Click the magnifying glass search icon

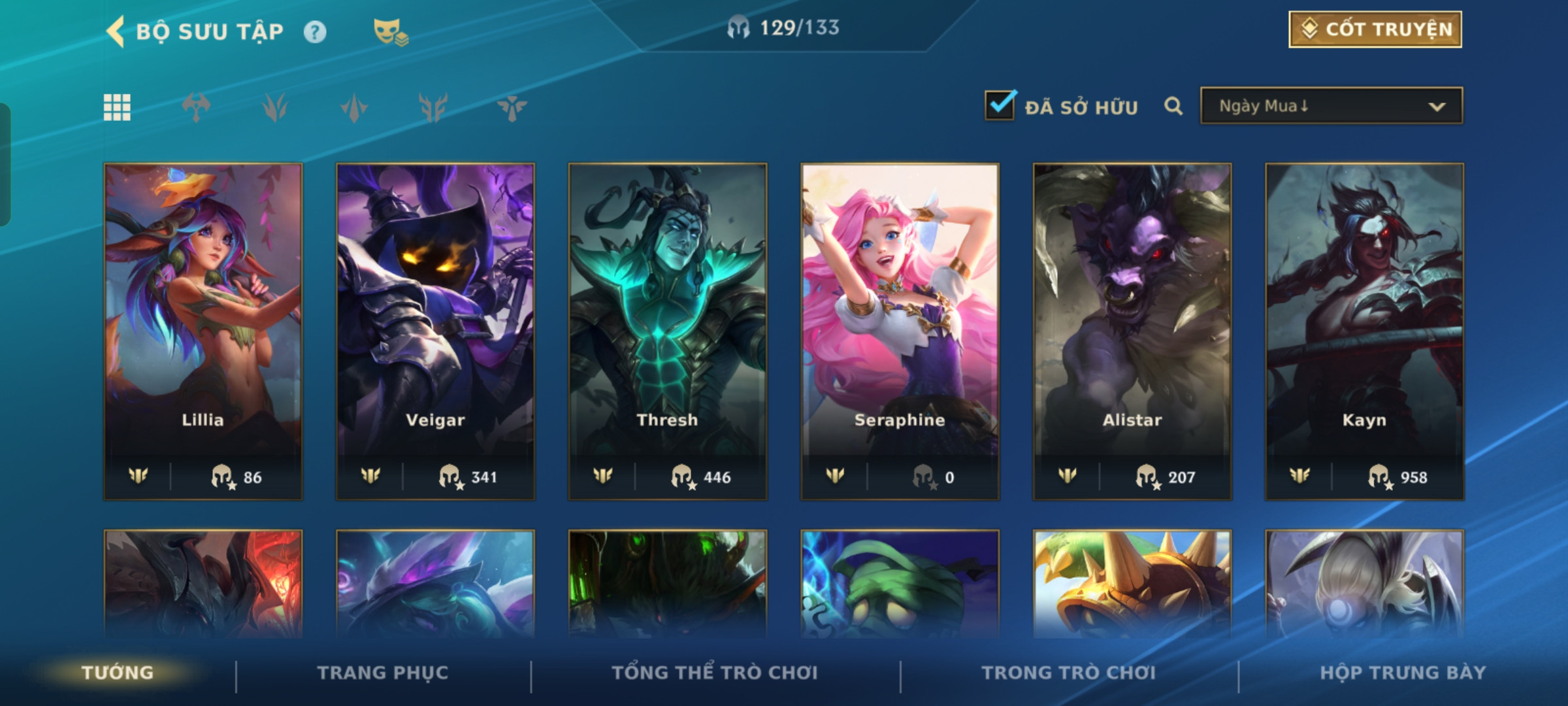[x=1173, y=106]
